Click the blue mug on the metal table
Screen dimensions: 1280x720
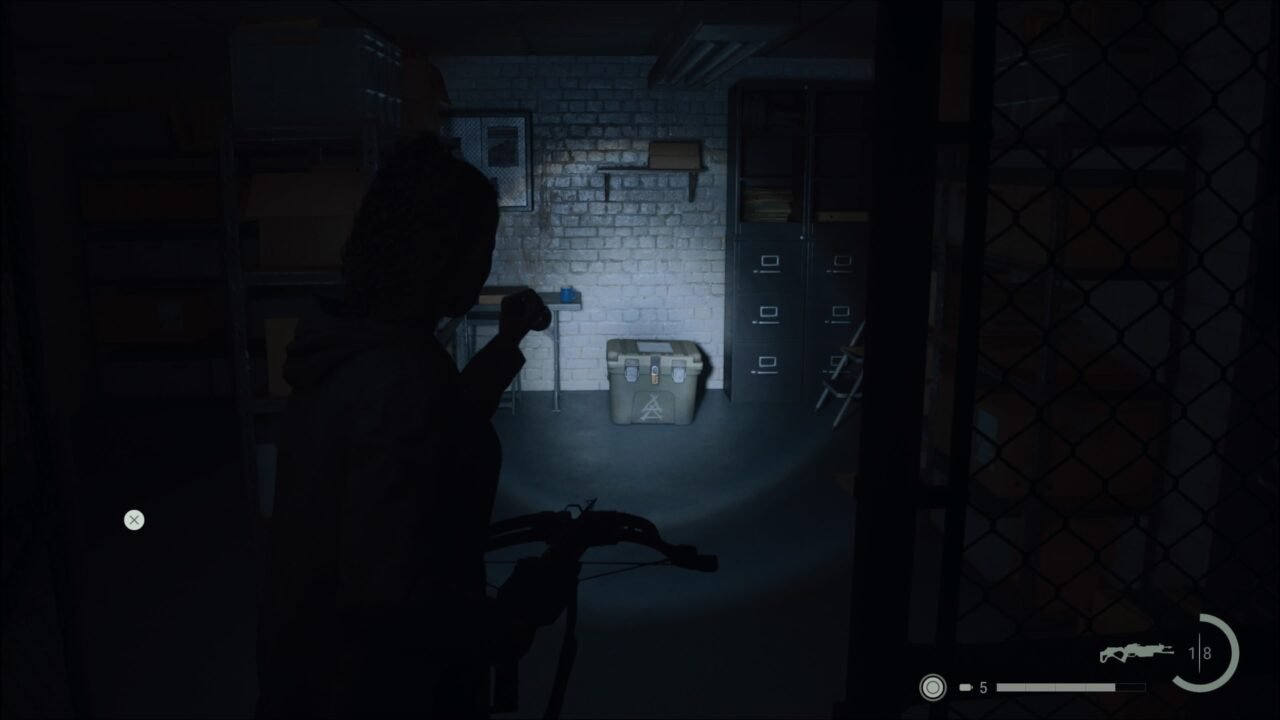tap(567, 293)
